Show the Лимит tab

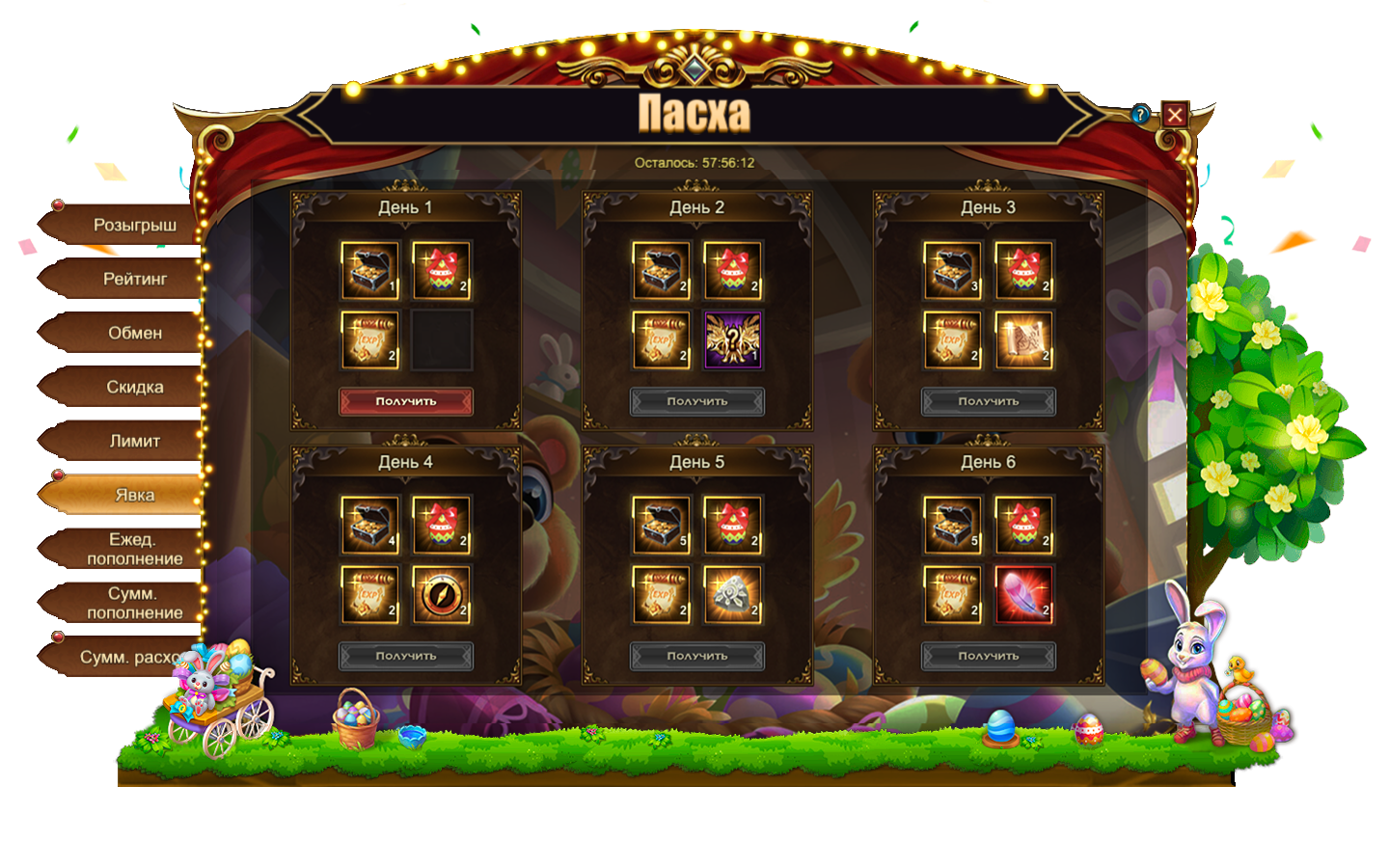[x=134, y=442]
